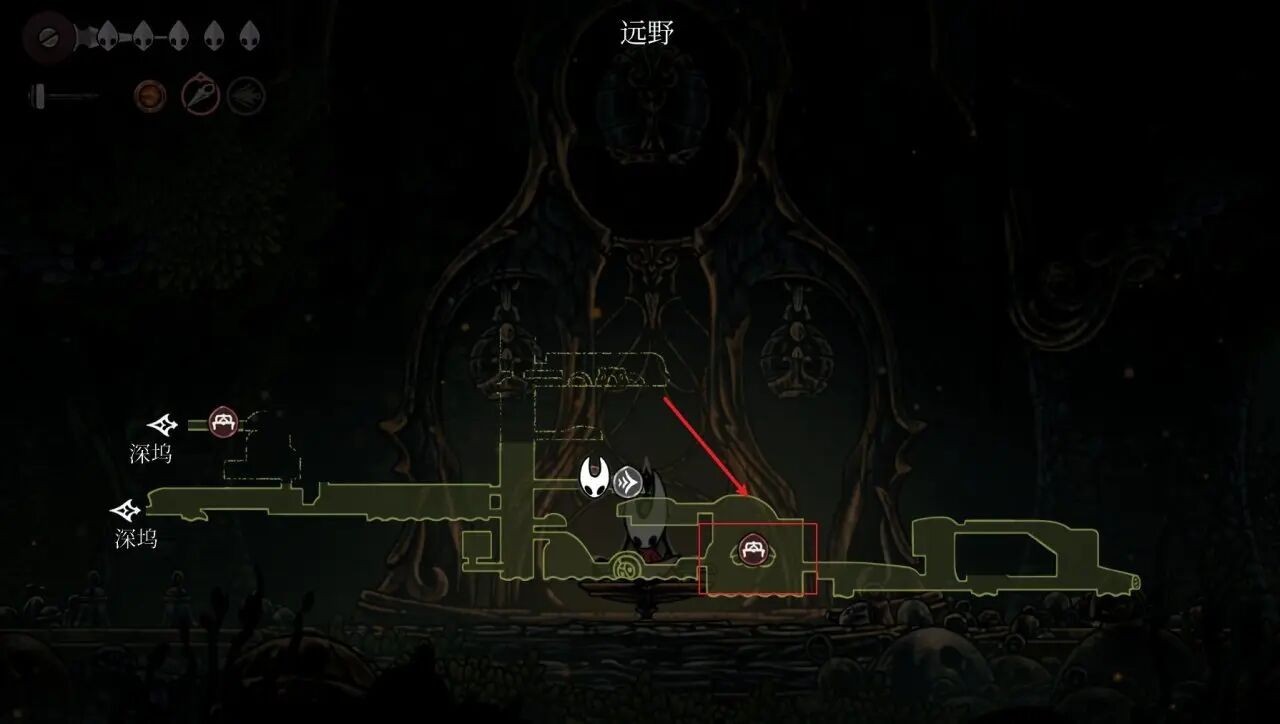Select the bench icon inside the red highlight box
Viewport: 1280px width, 724px height.
(752, 549)
